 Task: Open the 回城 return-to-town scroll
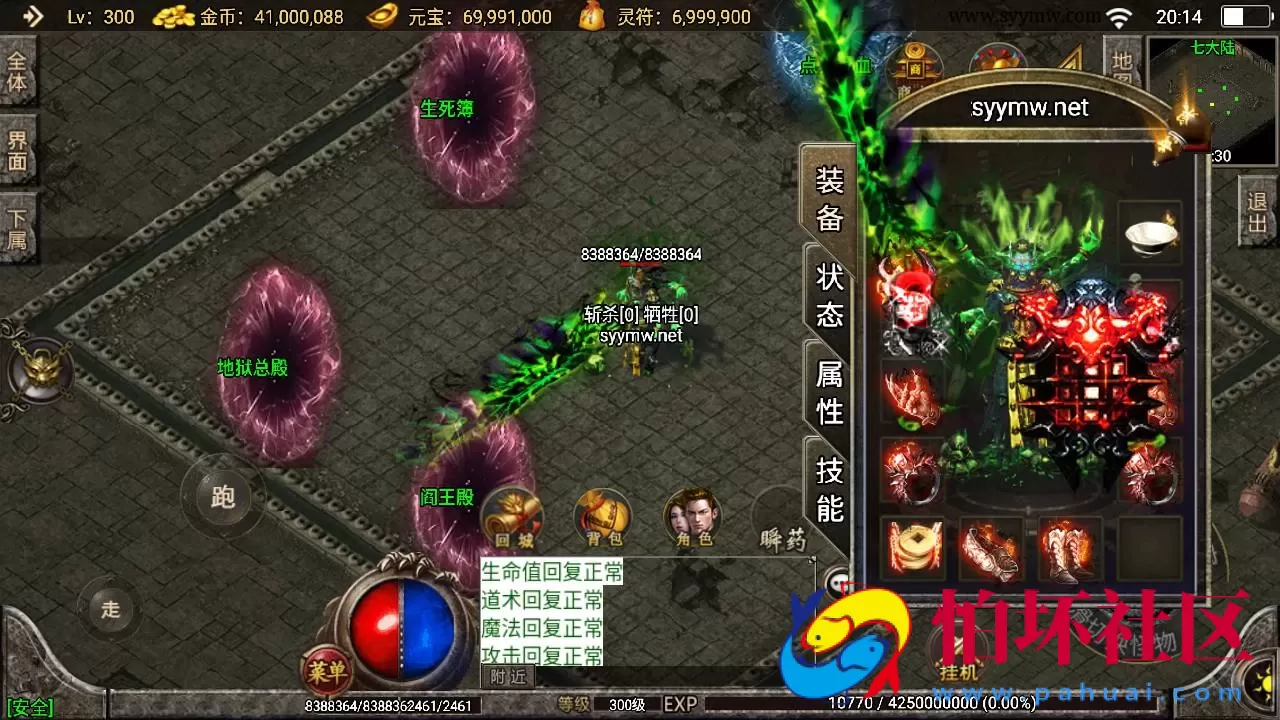511,518
